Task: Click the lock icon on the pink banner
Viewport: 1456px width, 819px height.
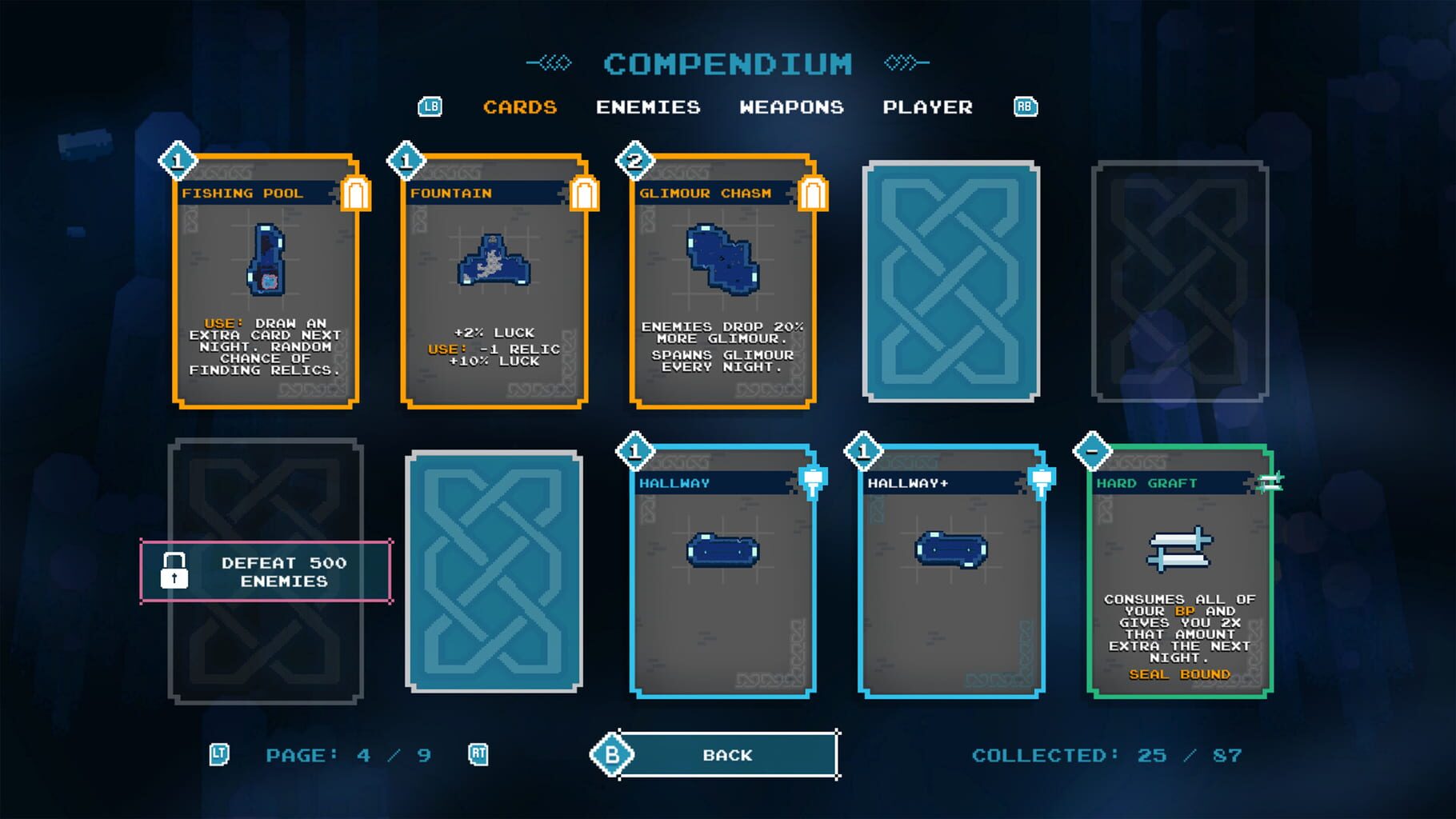Action: point(174,571)
